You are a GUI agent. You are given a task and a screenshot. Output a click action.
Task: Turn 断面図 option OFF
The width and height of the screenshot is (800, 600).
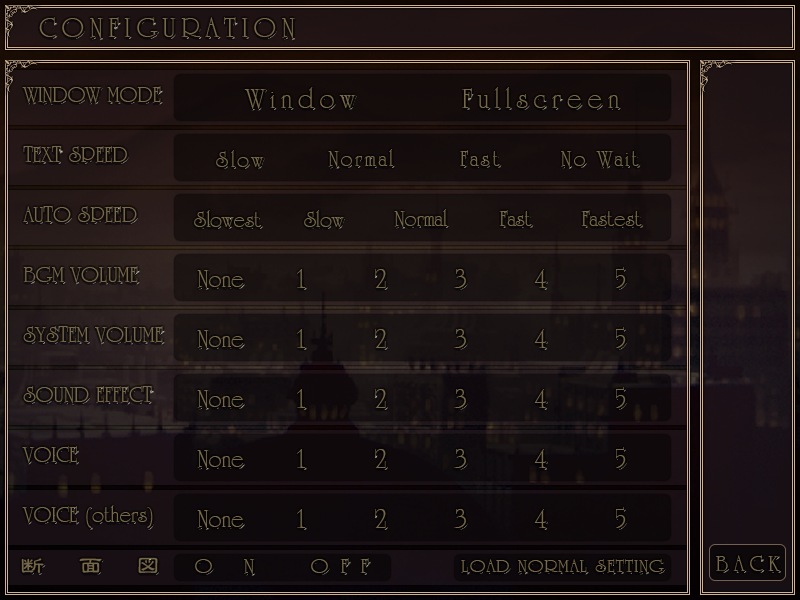coord(341,567)
